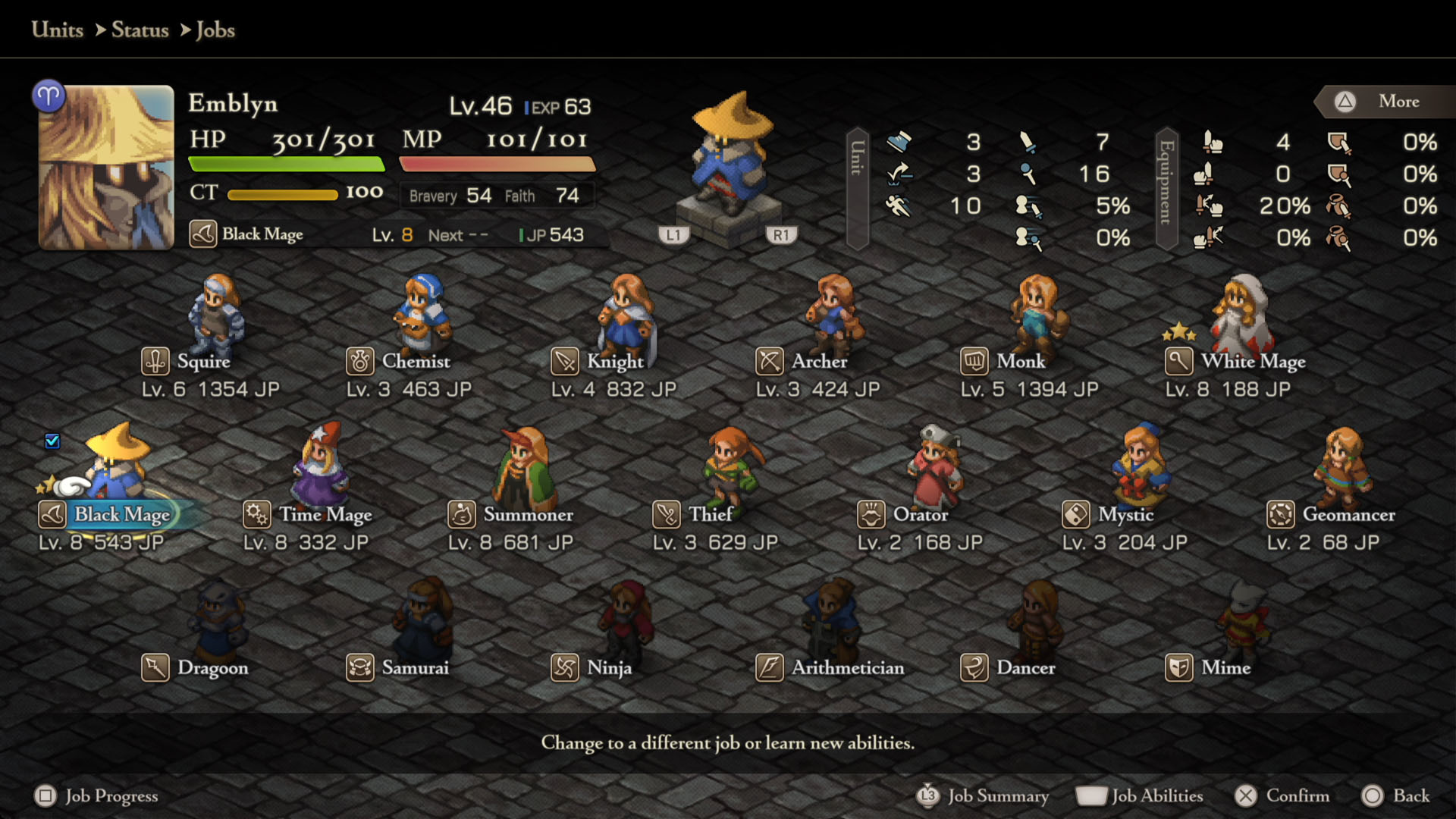1456x819 pixels.
Task: Select the highlighted Black Mage job
Action: (121, 515)
